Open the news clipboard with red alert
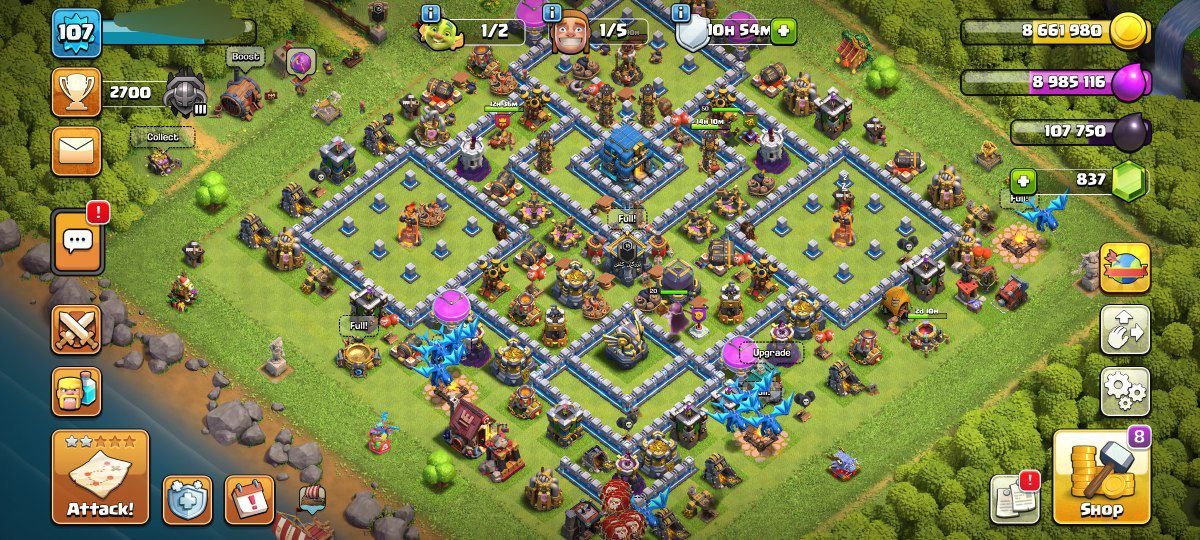The image size is (1200, 540). tap(1015, 497)
